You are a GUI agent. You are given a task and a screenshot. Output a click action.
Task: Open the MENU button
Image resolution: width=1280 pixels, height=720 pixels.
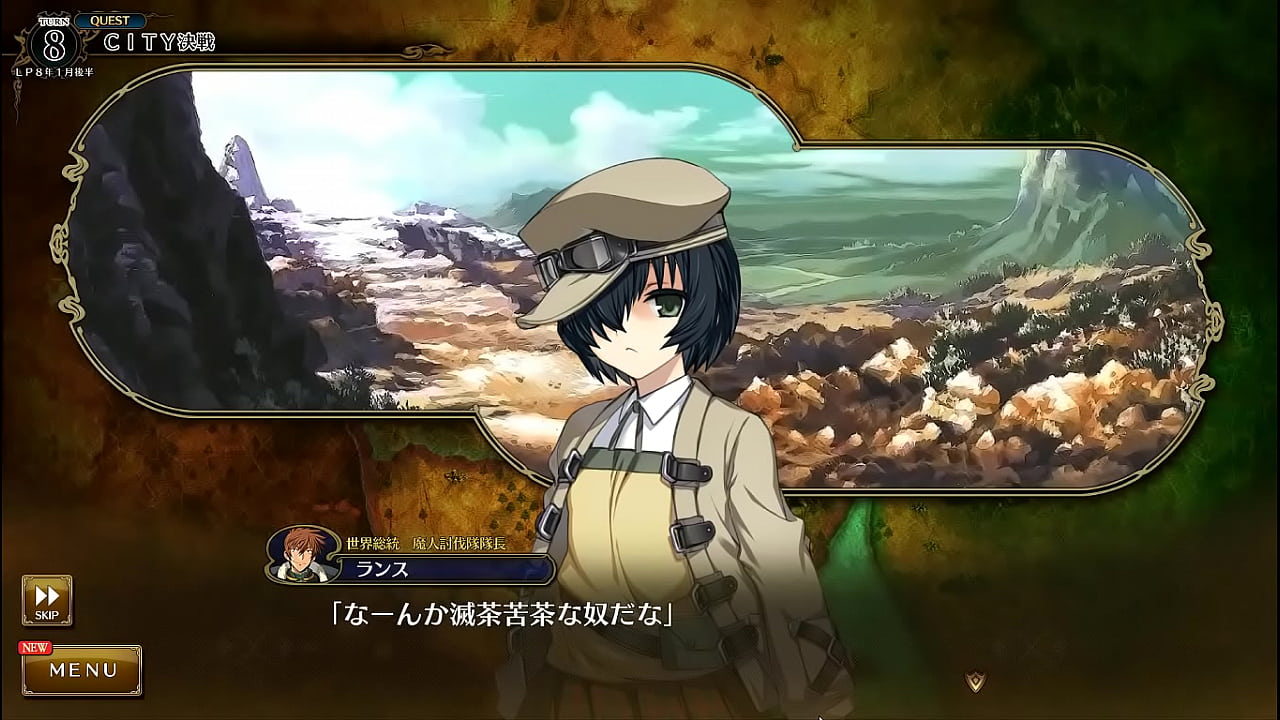tap(83, 670)
